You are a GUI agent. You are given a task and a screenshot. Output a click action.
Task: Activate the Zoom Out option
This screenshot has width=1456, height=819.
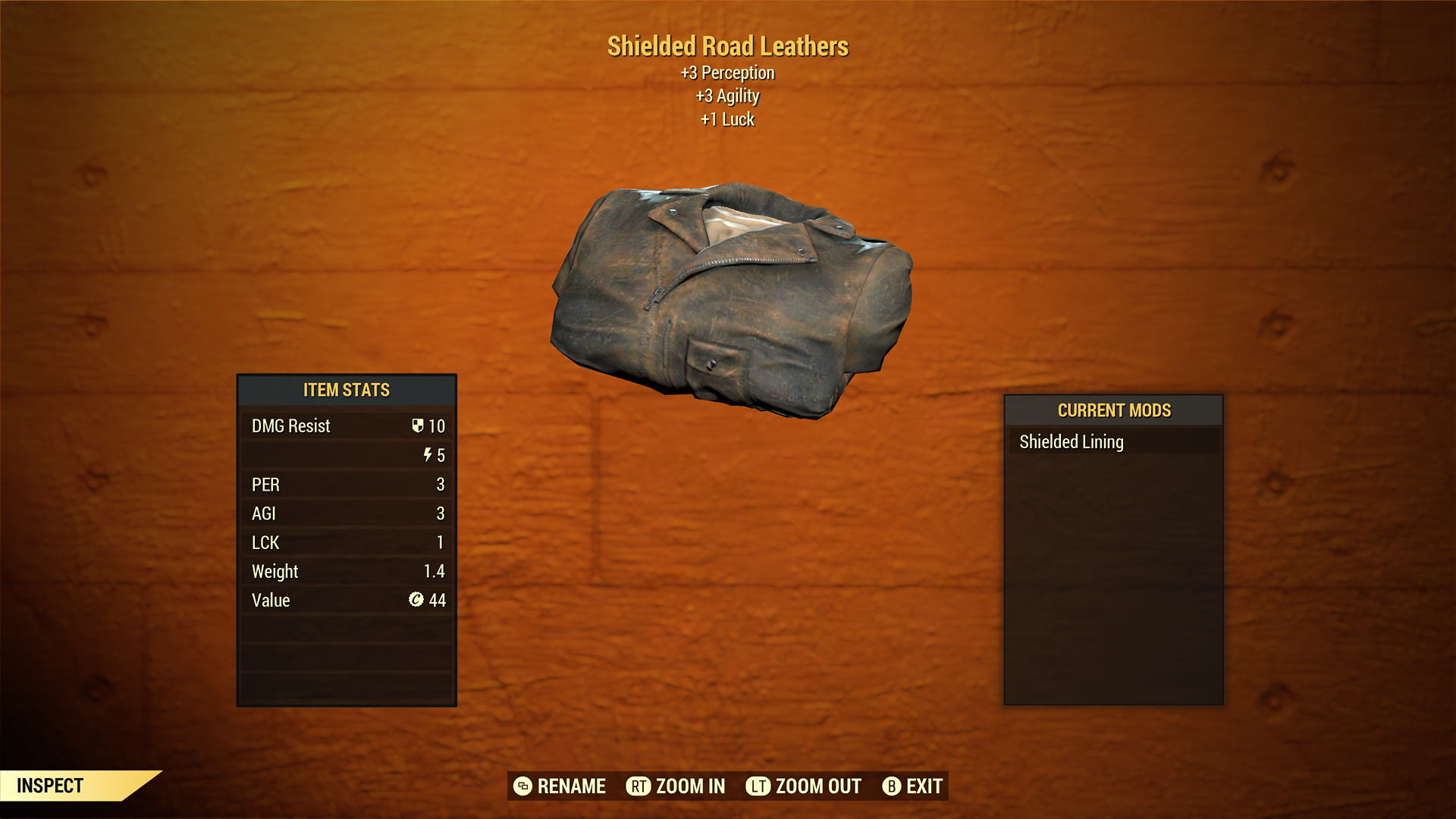pos(803,786)
